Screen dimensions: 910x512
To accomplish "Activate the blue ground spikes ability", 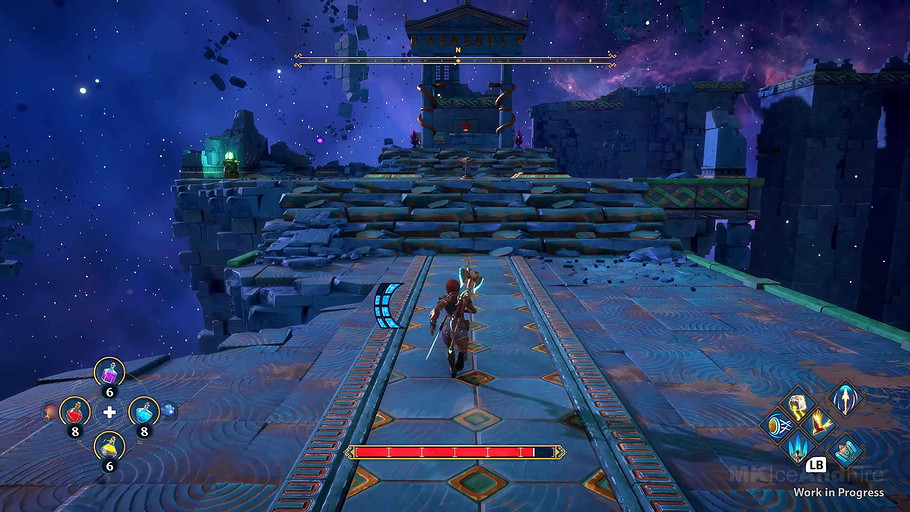I will 799,448.
